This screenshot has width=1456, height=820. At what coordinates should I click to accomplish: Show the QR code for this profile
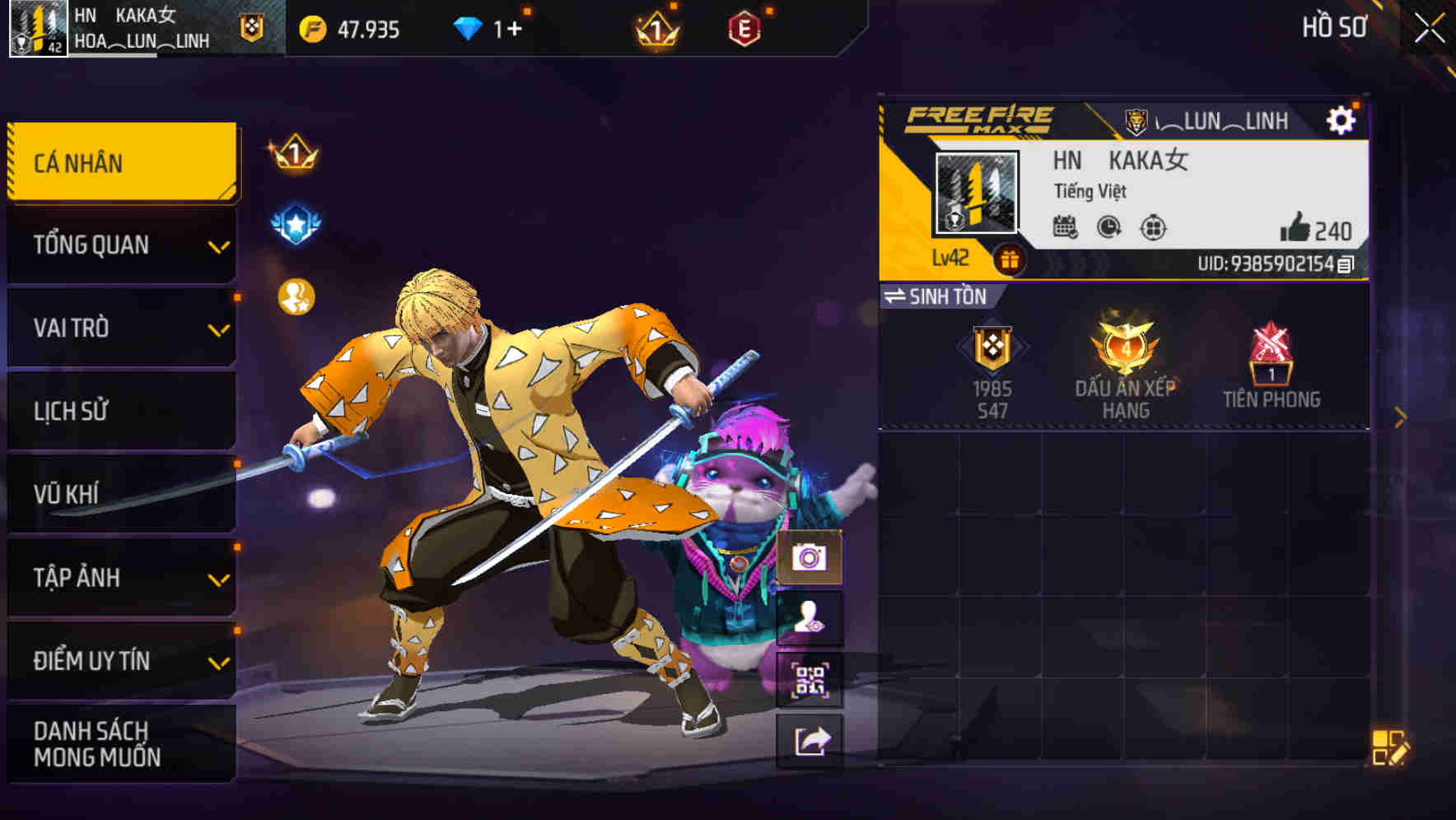click(x=810, y=679)
